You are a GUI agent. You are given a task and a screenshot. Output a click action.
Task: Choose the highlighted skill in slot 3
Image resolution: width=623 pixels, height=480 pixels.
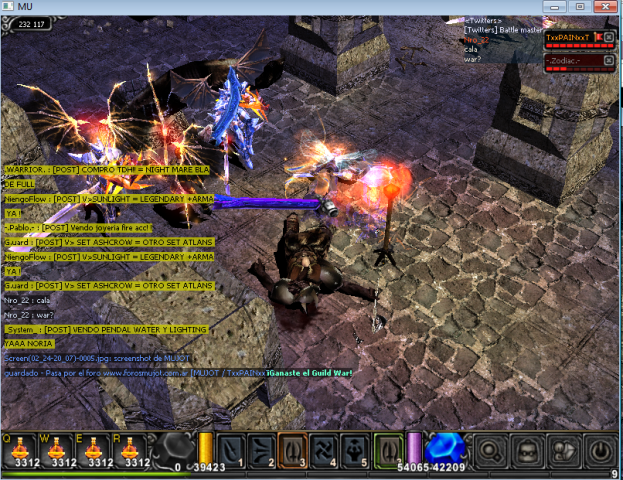[x=294, y=451]
